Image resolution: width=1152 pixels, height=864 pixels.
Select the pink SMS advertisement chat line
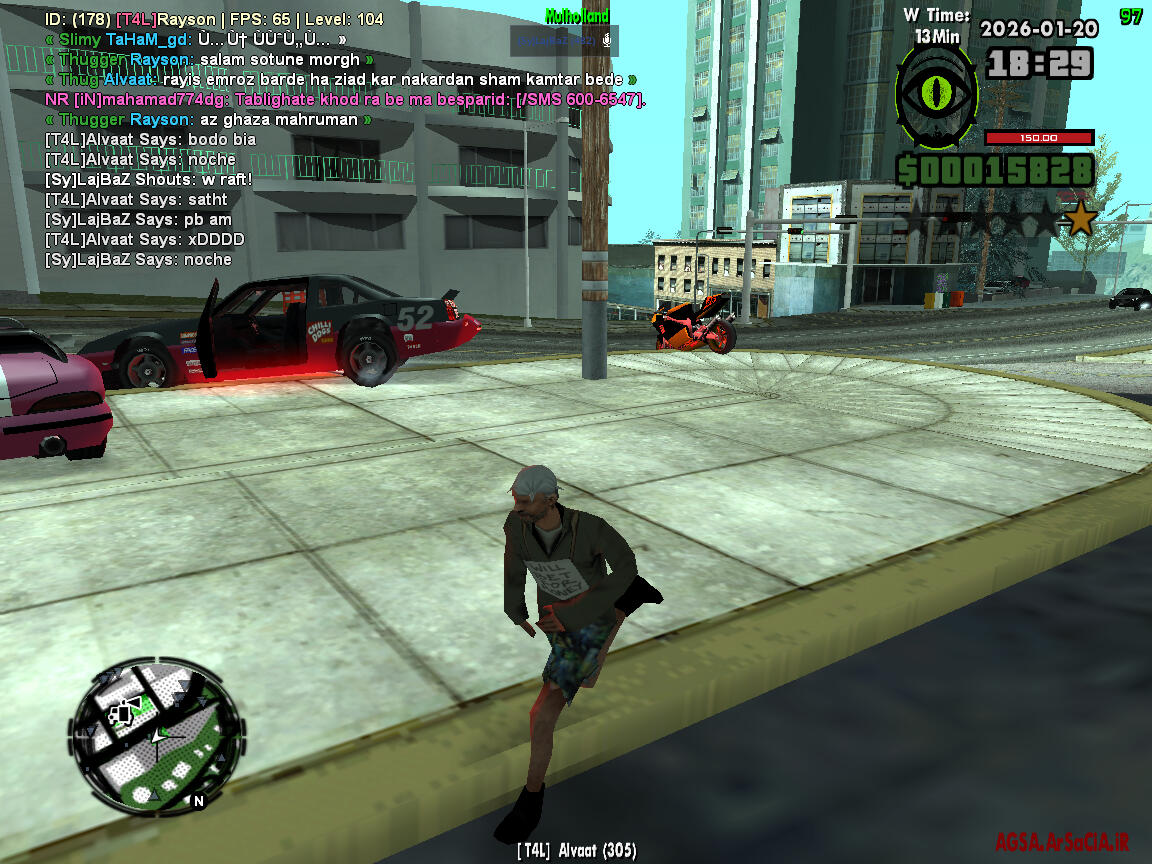[345, 99]
